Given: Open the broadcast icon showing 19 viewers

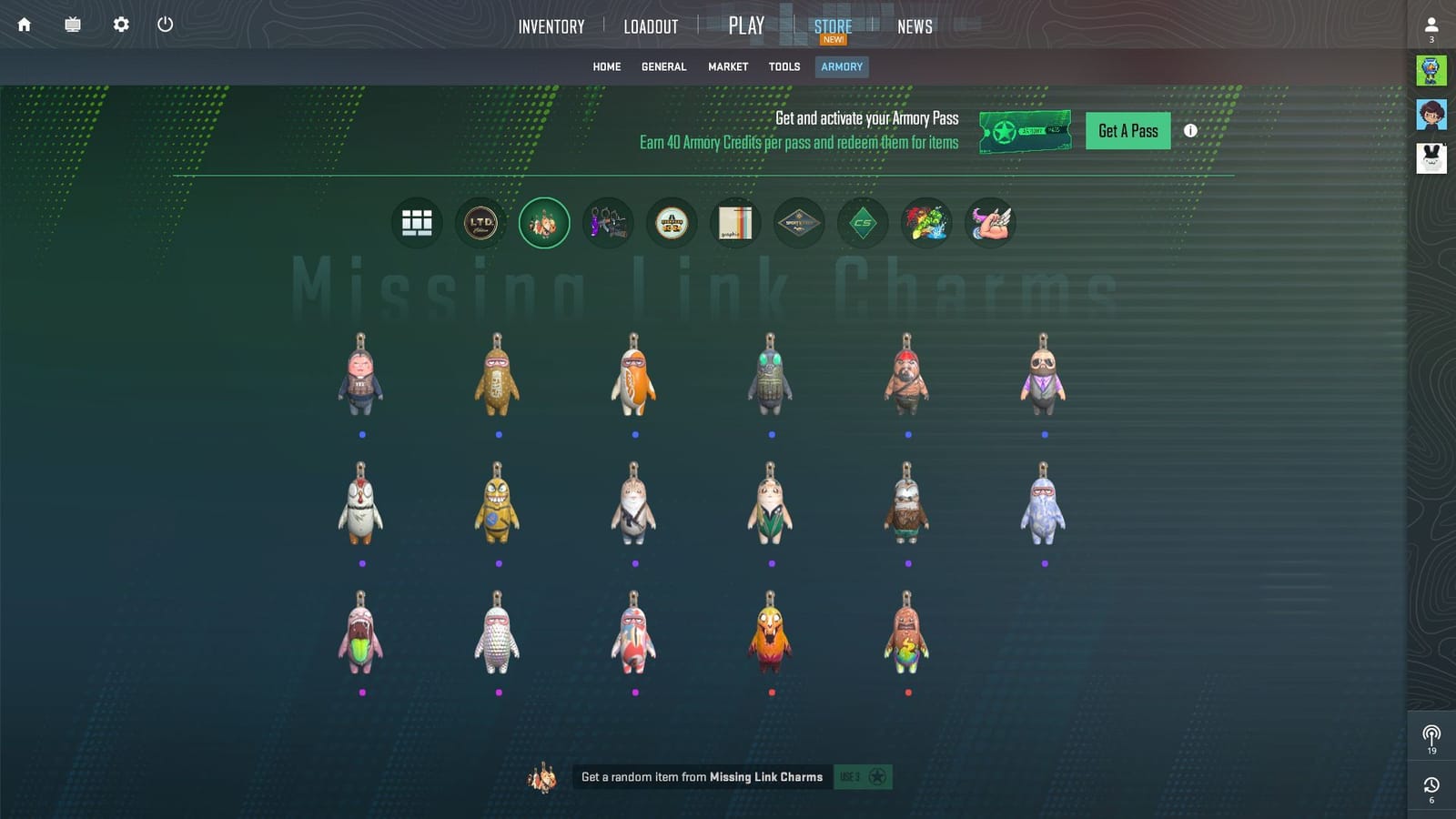Looking at the screenshot, I should tap(1432, 733).
